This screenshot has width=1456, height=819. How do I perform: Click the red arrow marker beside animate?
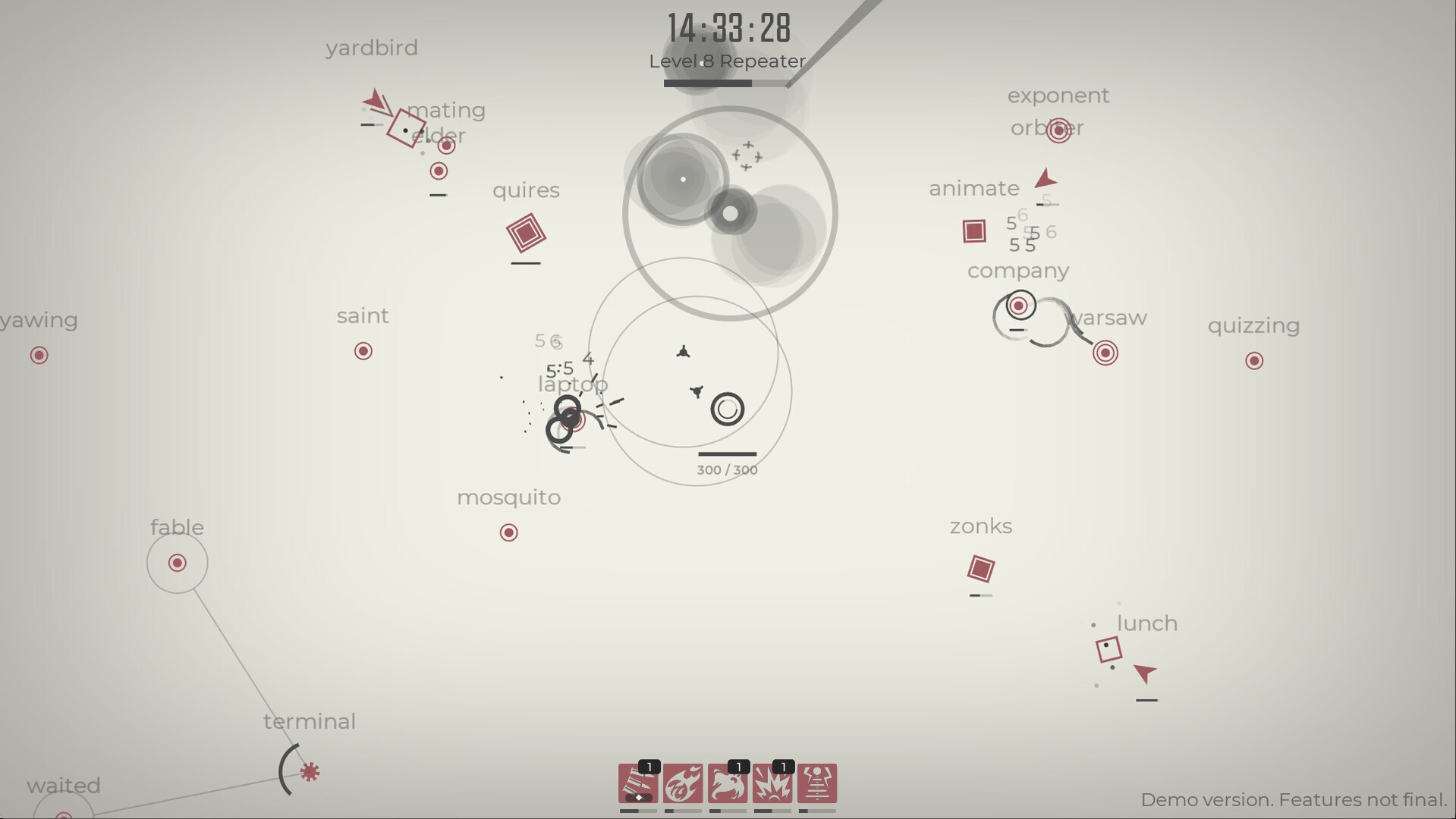1045,179
